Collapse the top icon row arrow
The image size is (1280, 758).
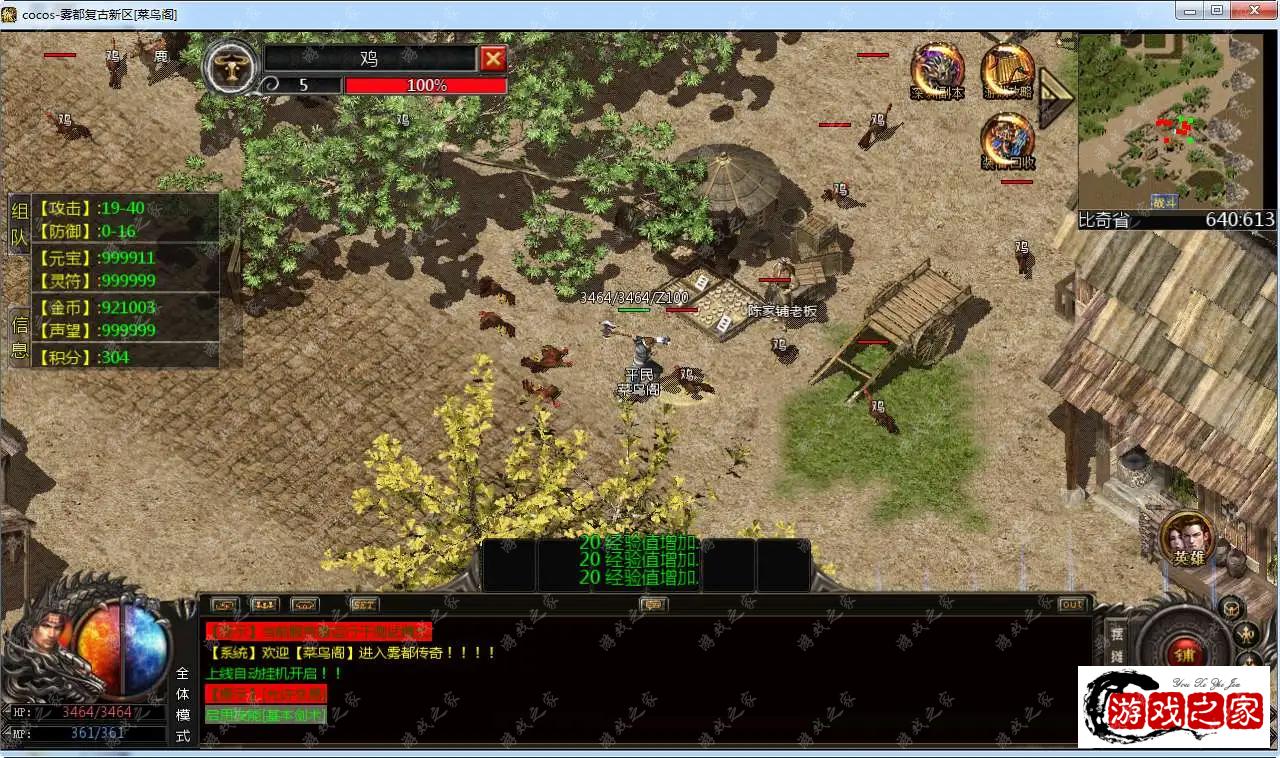(1055, 97)
